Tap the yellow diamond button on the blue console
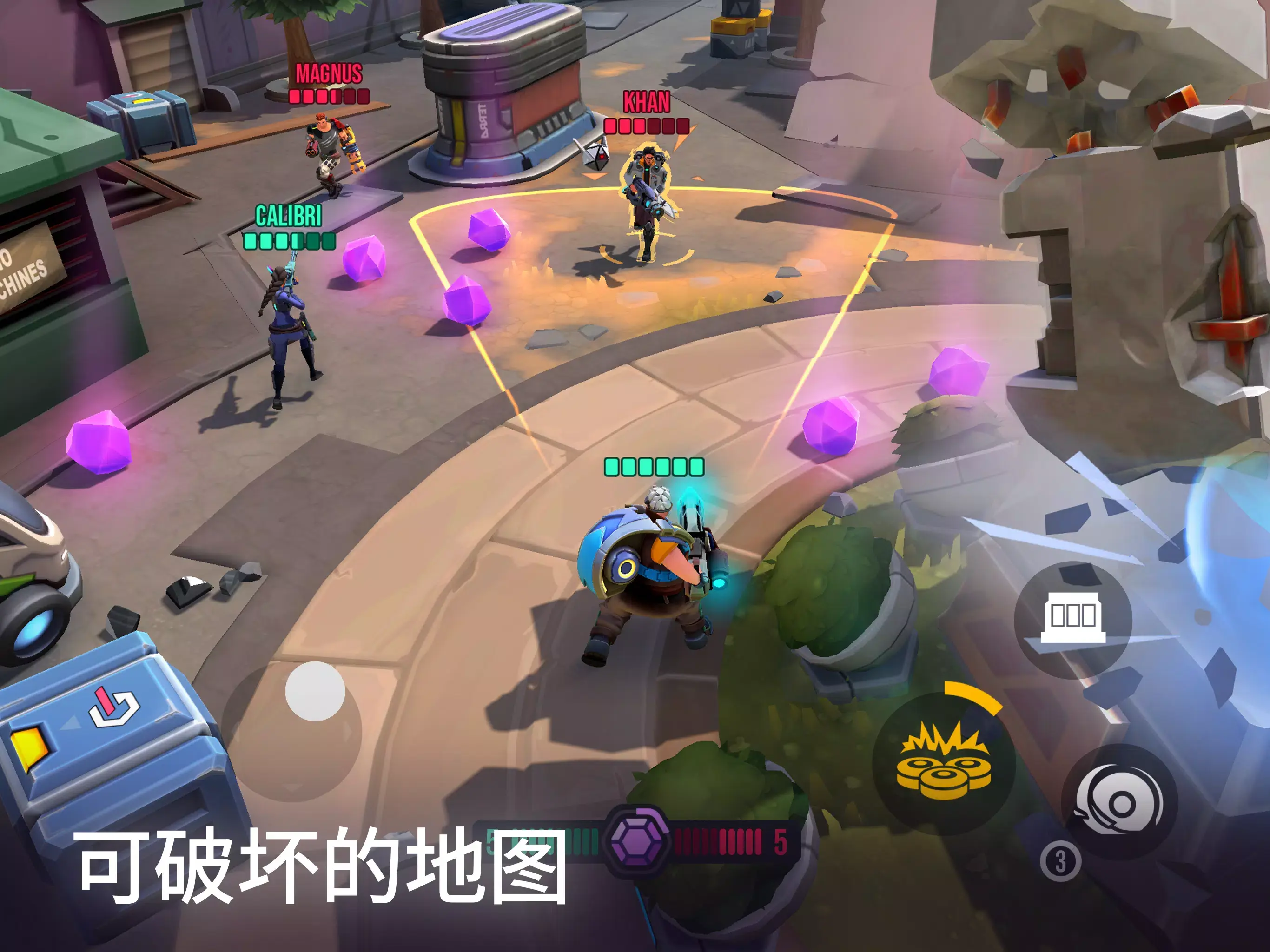 [x=27, y=747]
